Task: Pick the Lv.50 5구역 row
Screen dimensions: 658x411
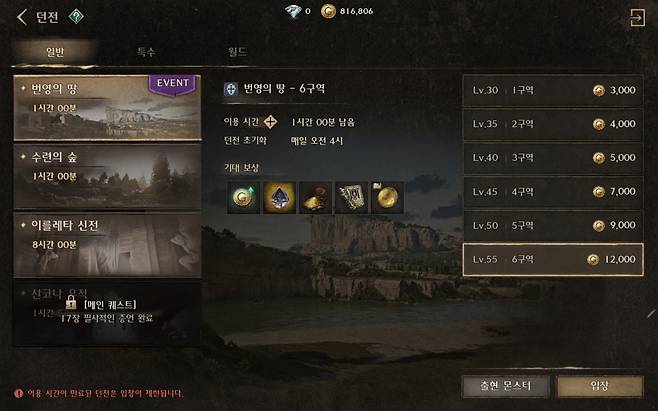Action: click(x=553, y=225)
